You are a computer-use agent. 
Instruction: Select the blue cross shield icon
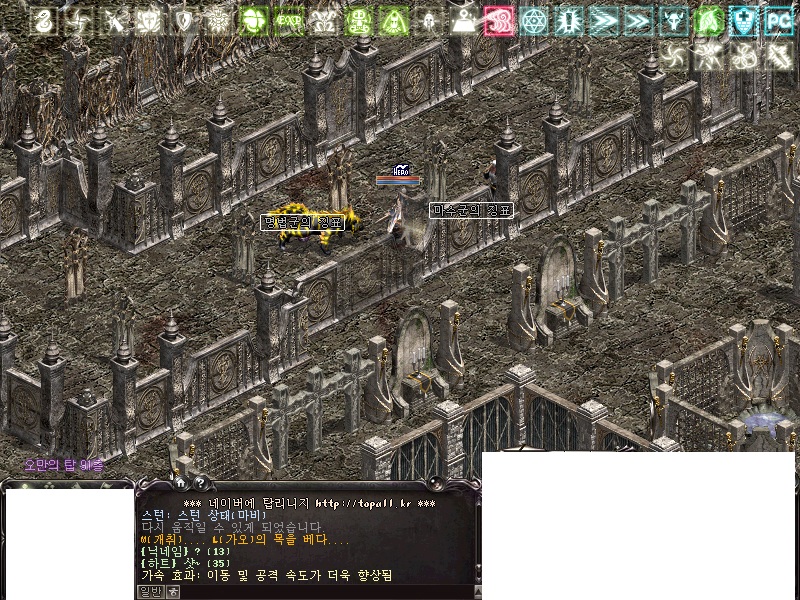742,20
